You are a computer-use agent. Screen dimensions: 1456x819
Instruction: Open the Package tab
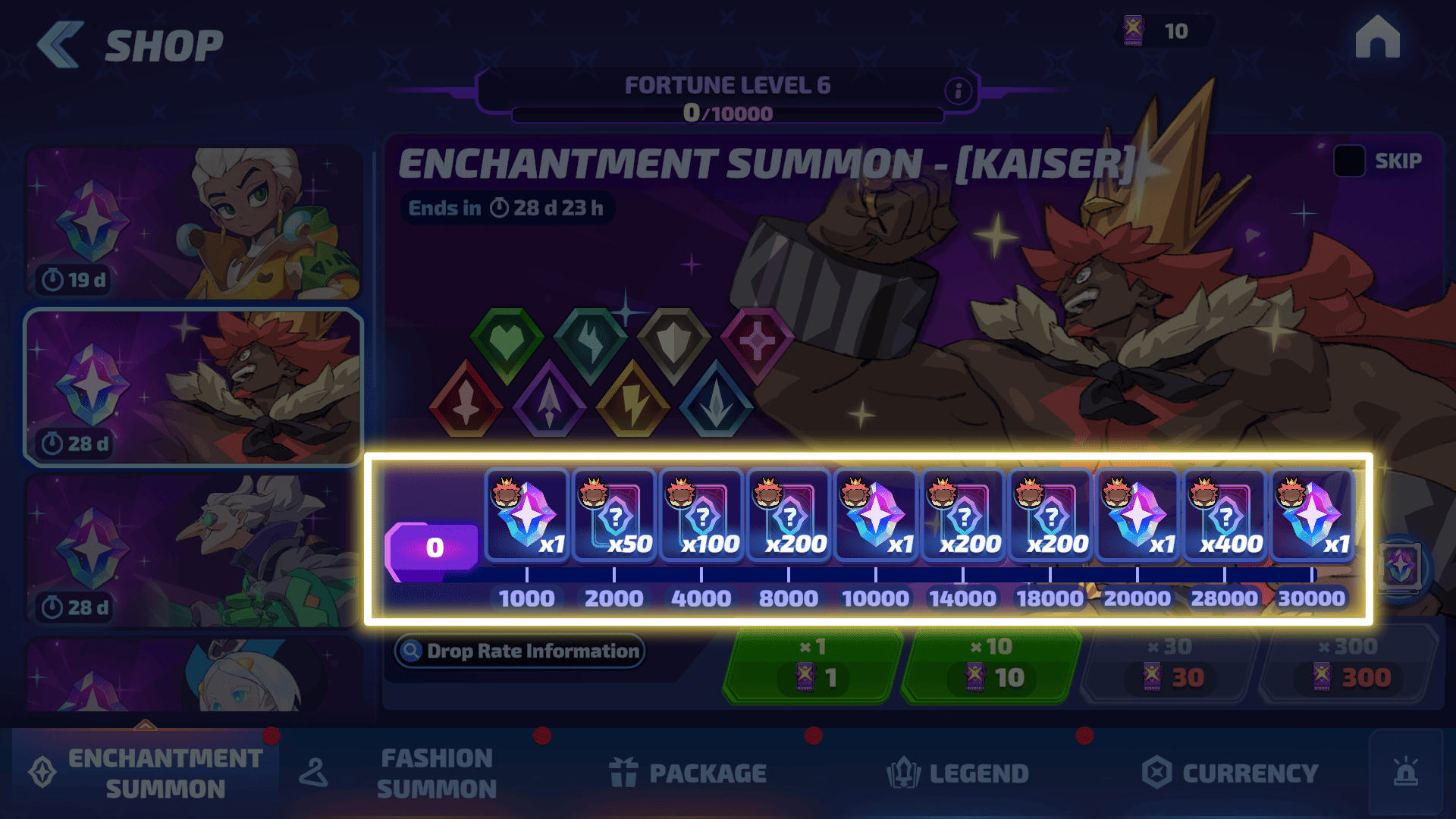click(689, 773)
